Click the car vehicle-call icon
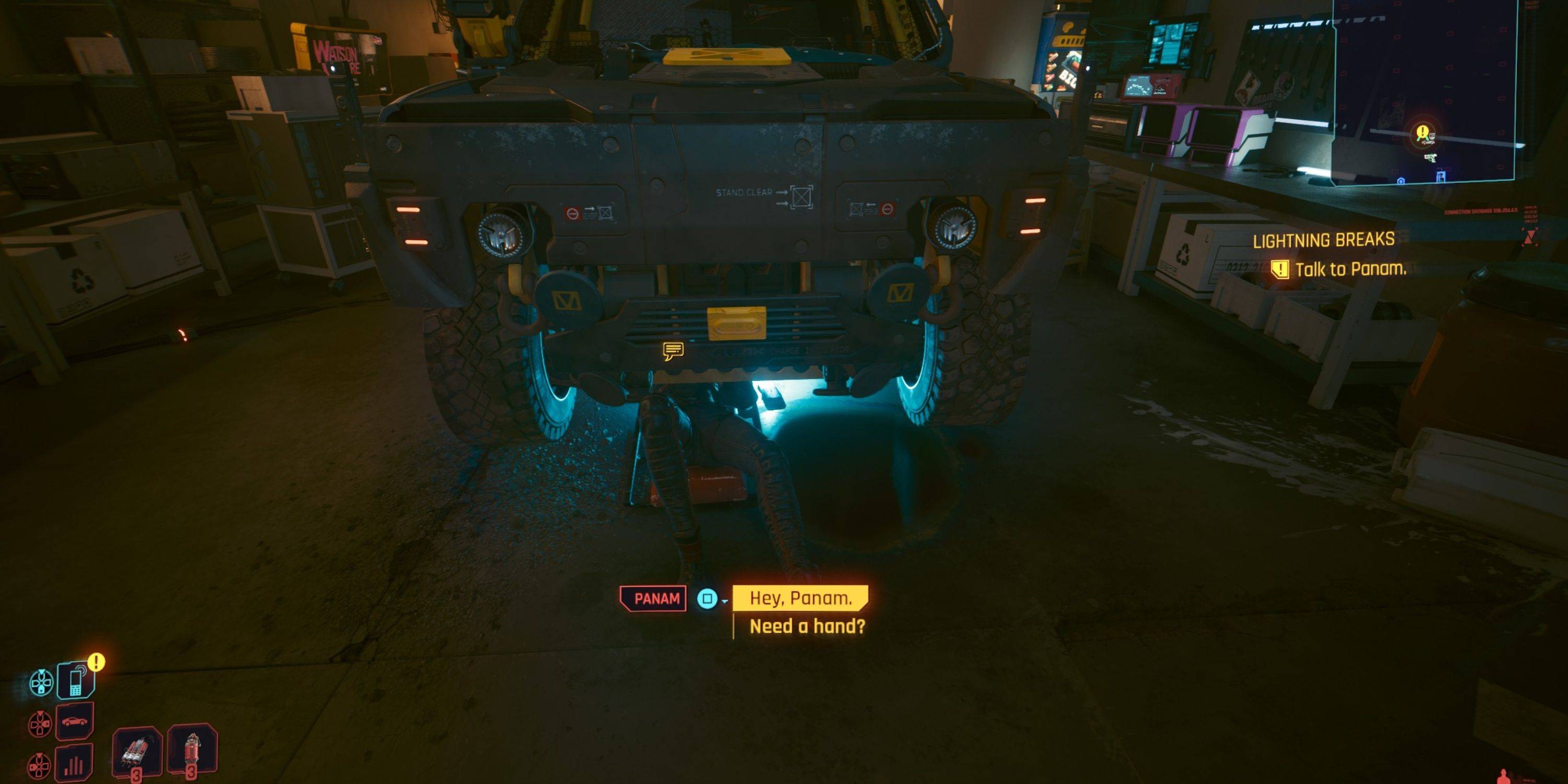This screenshot has height=784, width=1568. [x=75, y=721]
